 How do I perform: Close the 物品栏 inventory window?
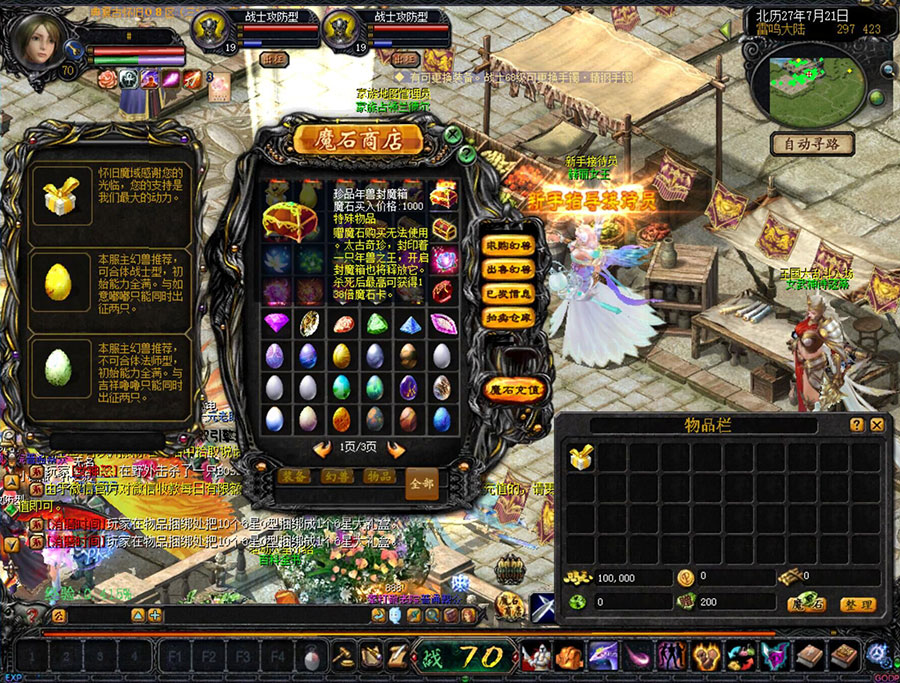click(x=877, y=425)
